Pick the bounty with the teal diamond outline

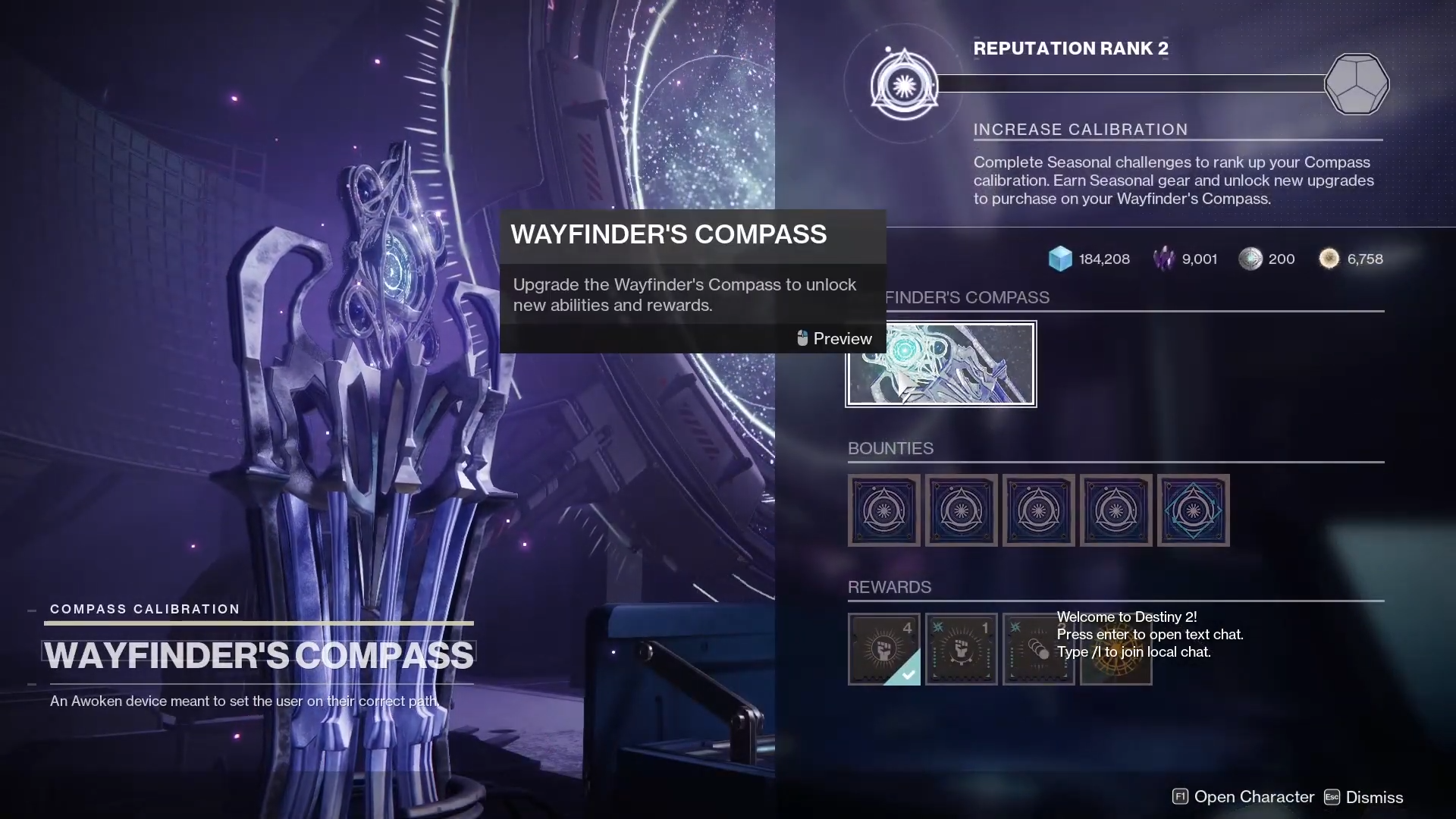click(x=1193, y=510)
